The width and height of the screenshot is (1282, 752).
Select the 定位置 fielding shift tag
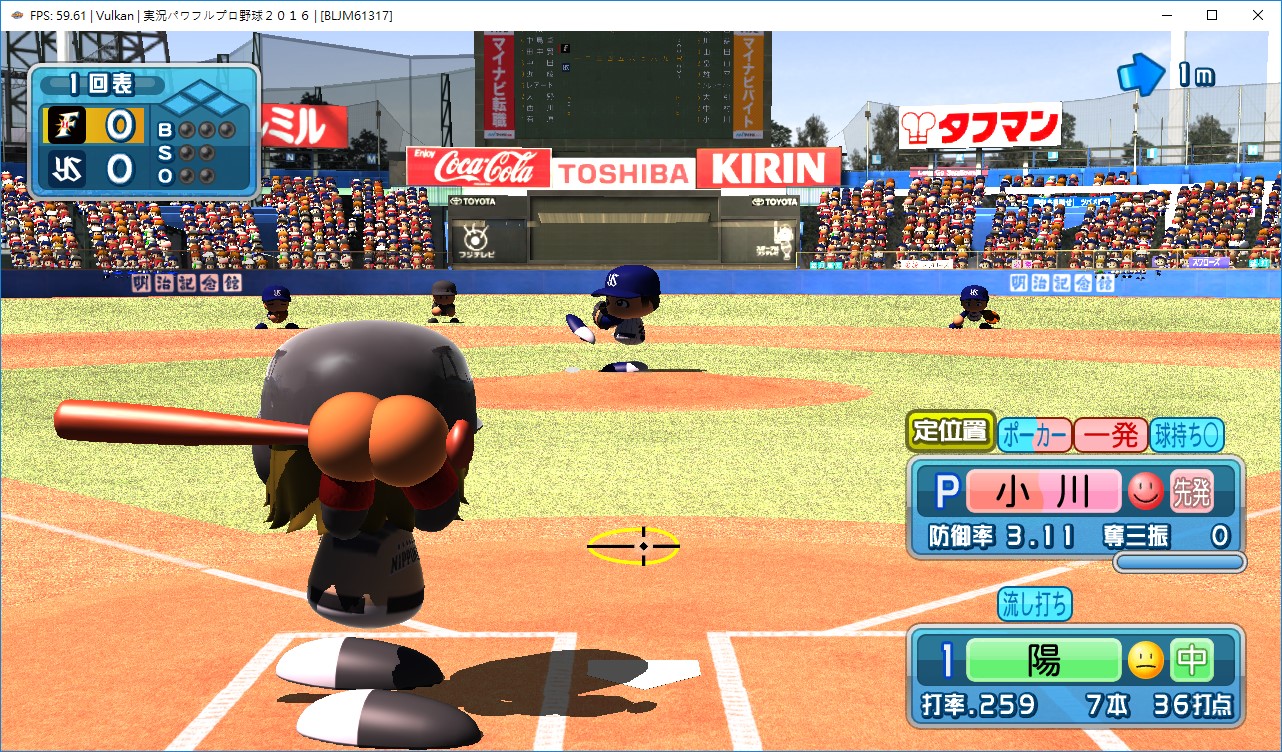click(950, 432)
